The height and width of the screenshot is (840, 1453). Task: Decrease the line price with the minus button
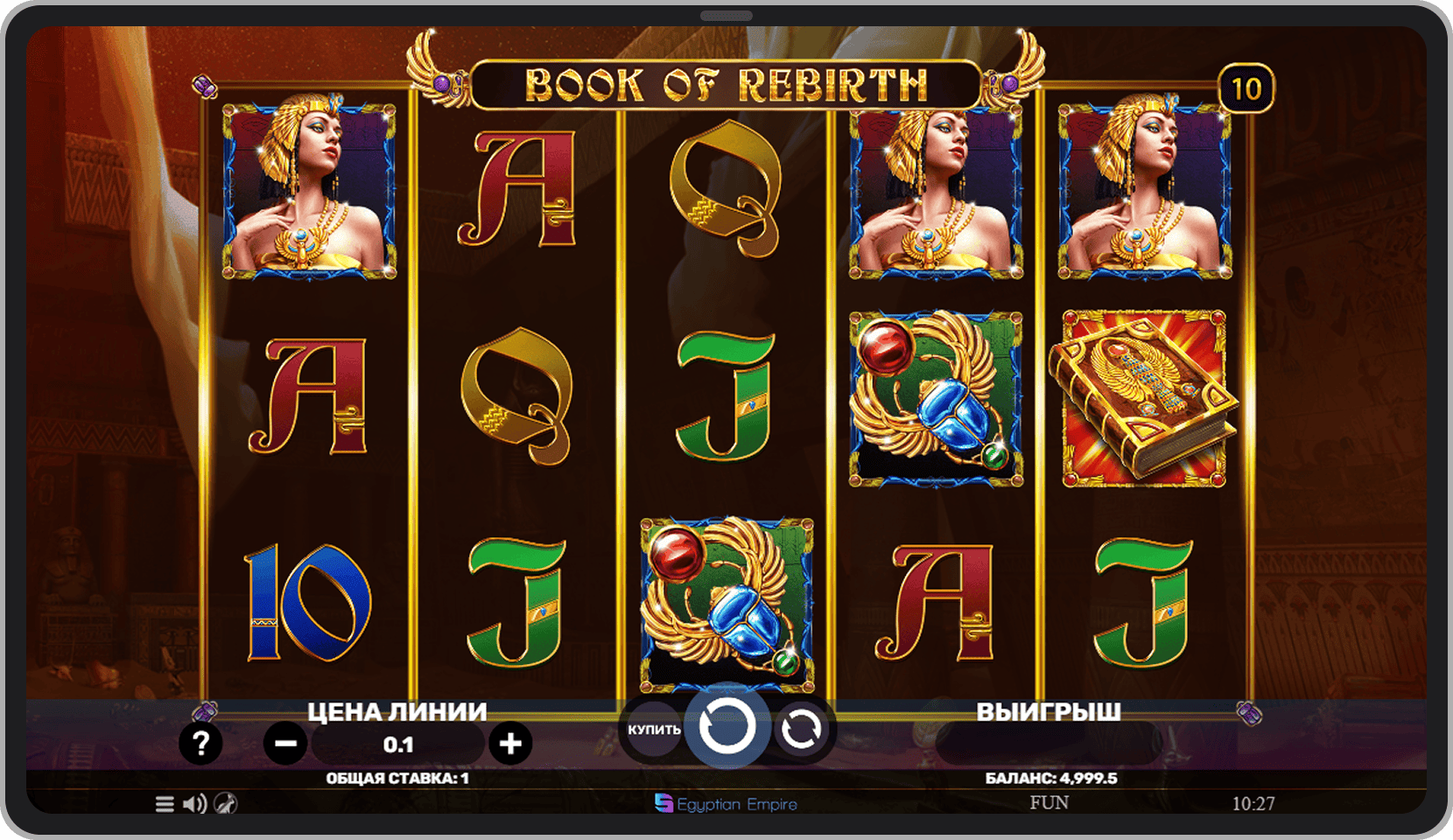click(x=285, y=744)
